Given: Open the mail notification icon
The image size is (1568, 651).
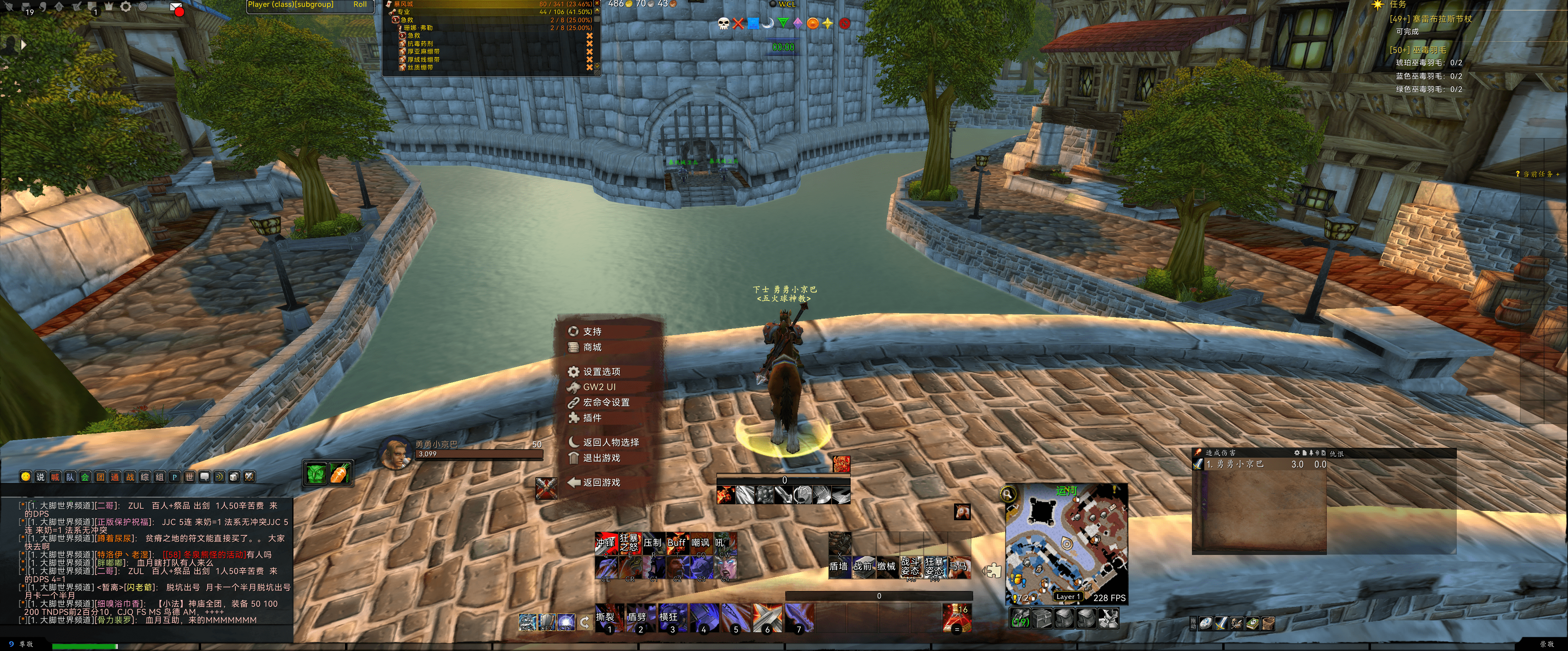Looking at the screenshot, I should pos(177,9).
